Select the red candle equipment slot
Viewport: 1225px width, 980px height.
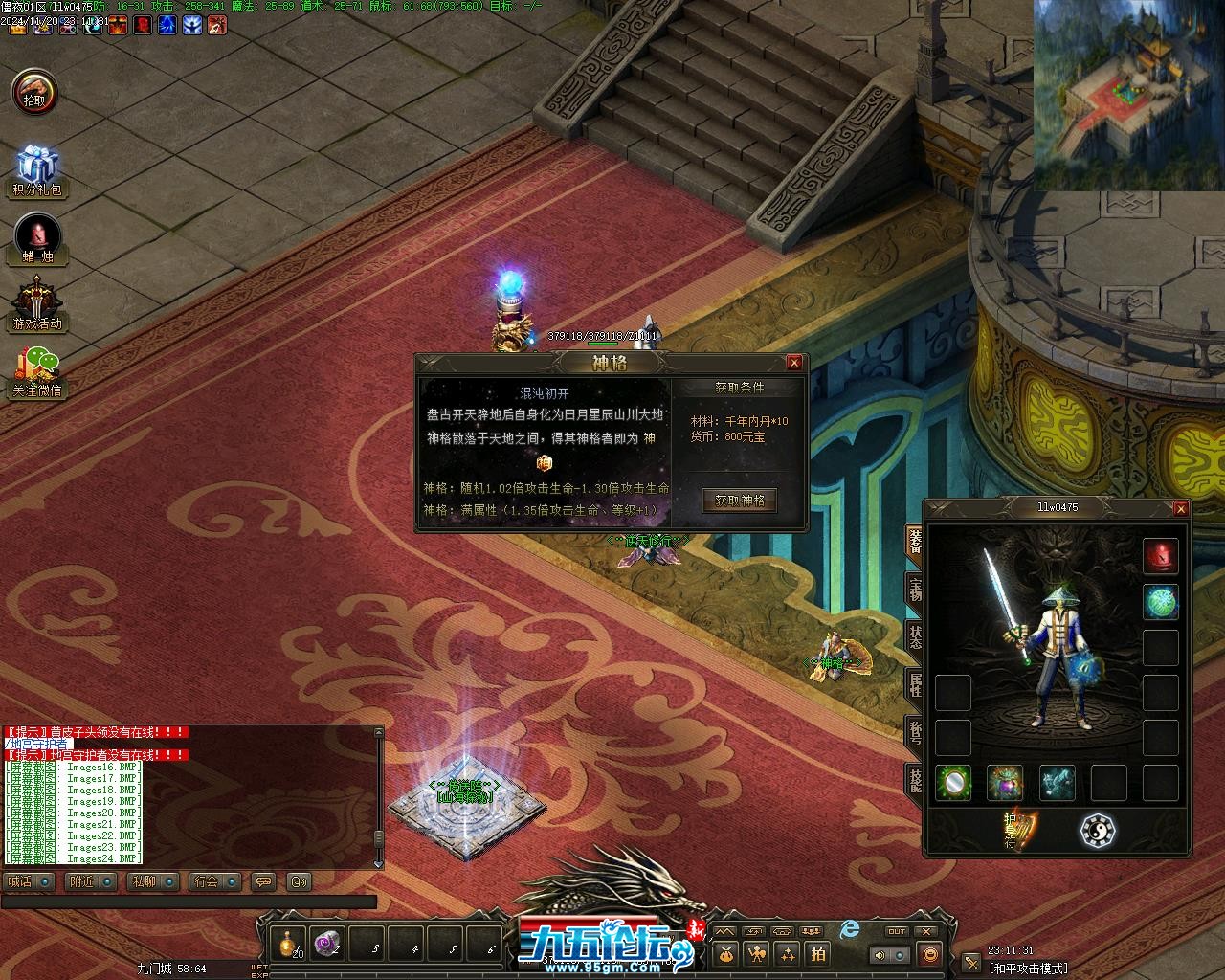1161,556
